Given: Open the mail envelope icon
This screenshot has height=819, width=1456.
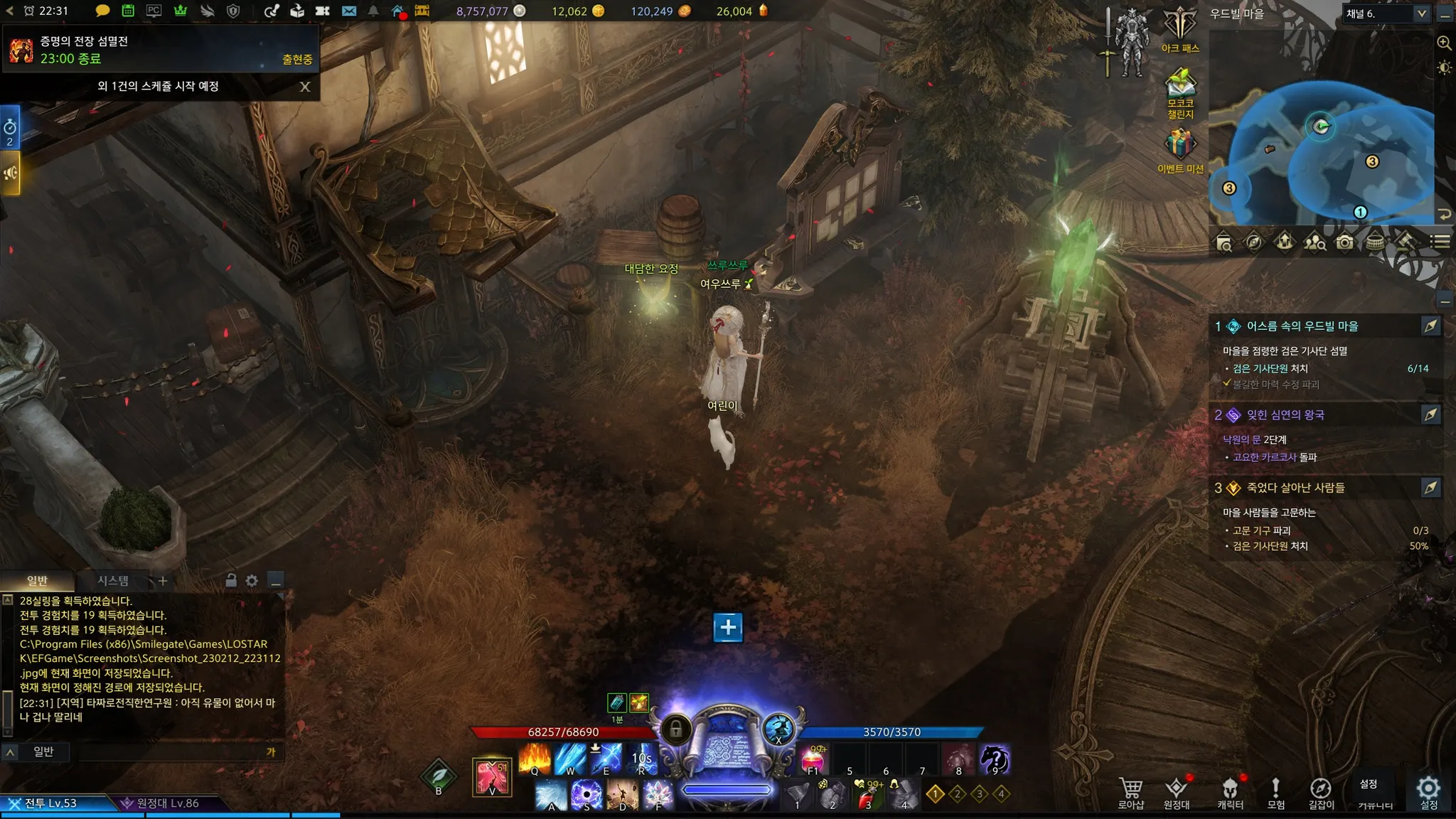Looking at the screenshot, I should pos(349,11).
